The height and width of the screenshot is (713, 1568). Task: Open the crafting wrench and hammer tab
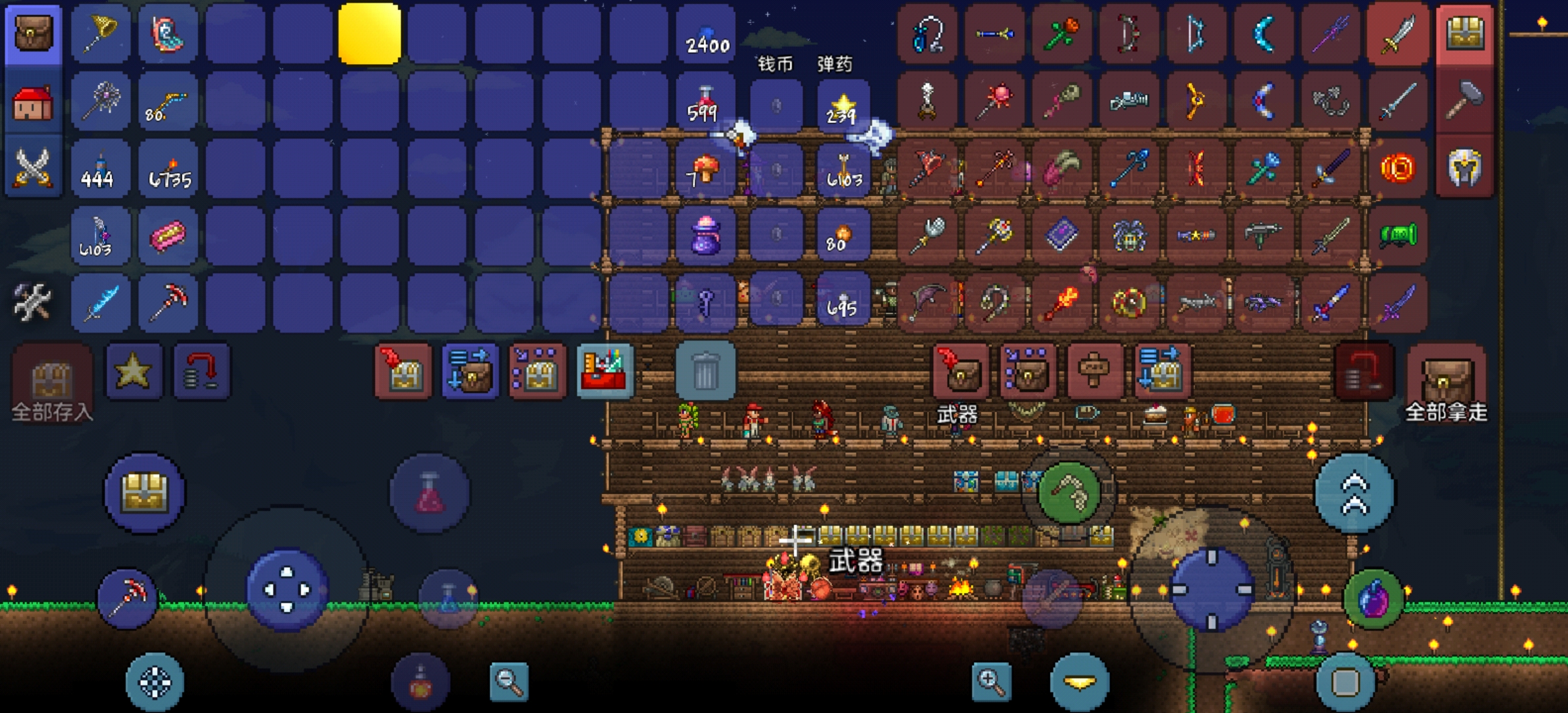[33, 302]
